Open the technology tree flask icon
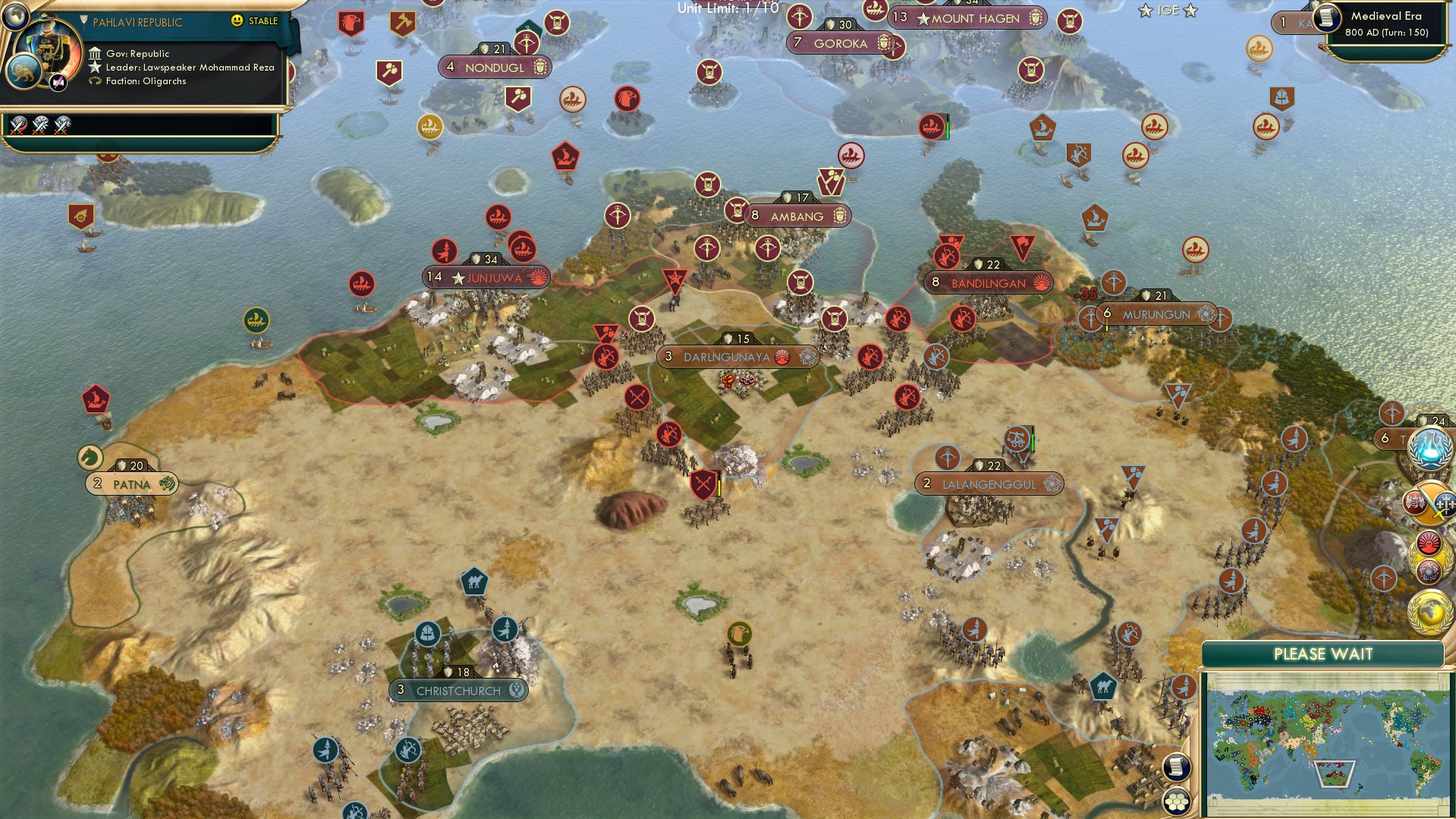The width and height of the screenshot is (1456, 819). pos(1429,449)
